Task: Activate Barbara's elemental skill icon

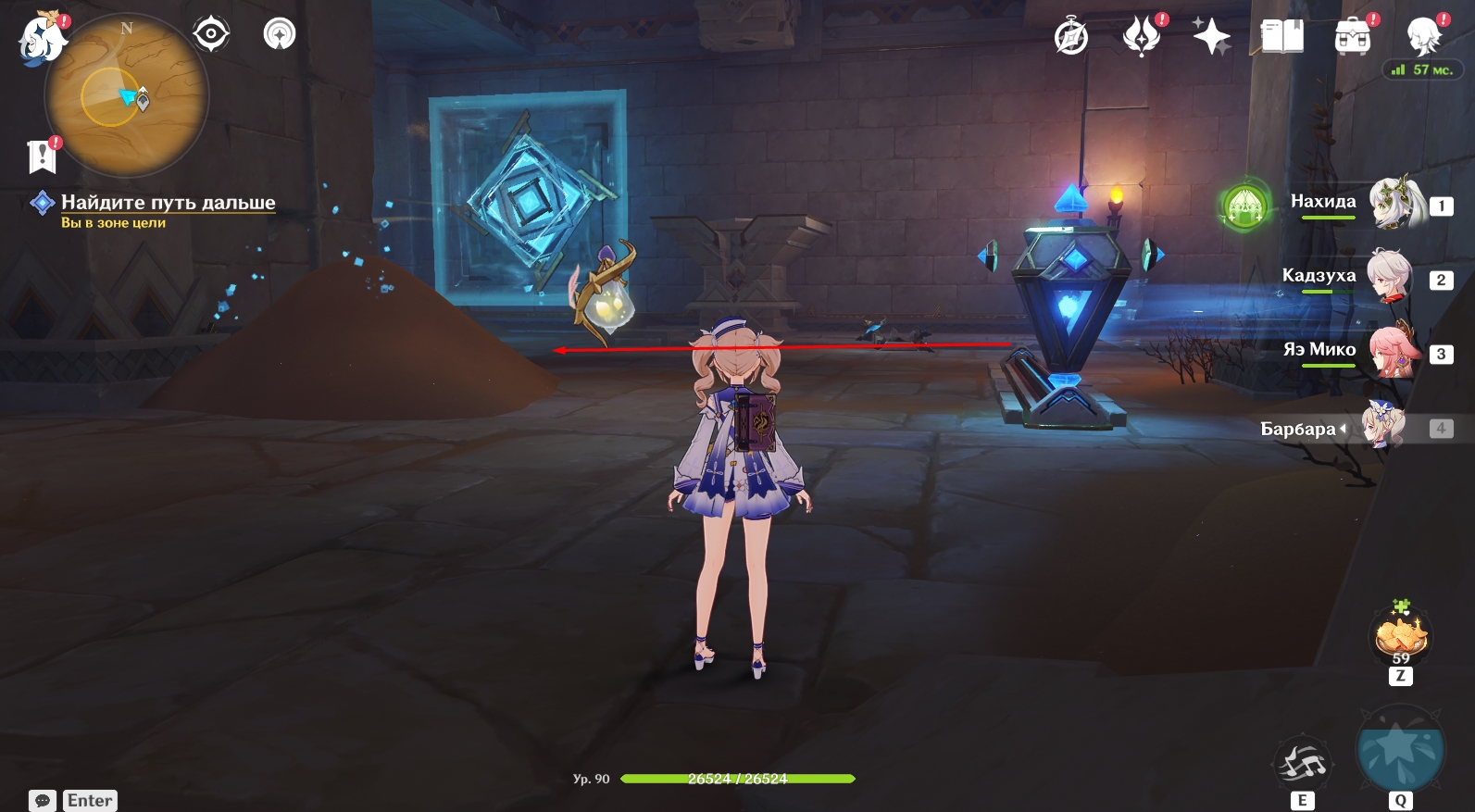Action: [x=1303, y=763]
